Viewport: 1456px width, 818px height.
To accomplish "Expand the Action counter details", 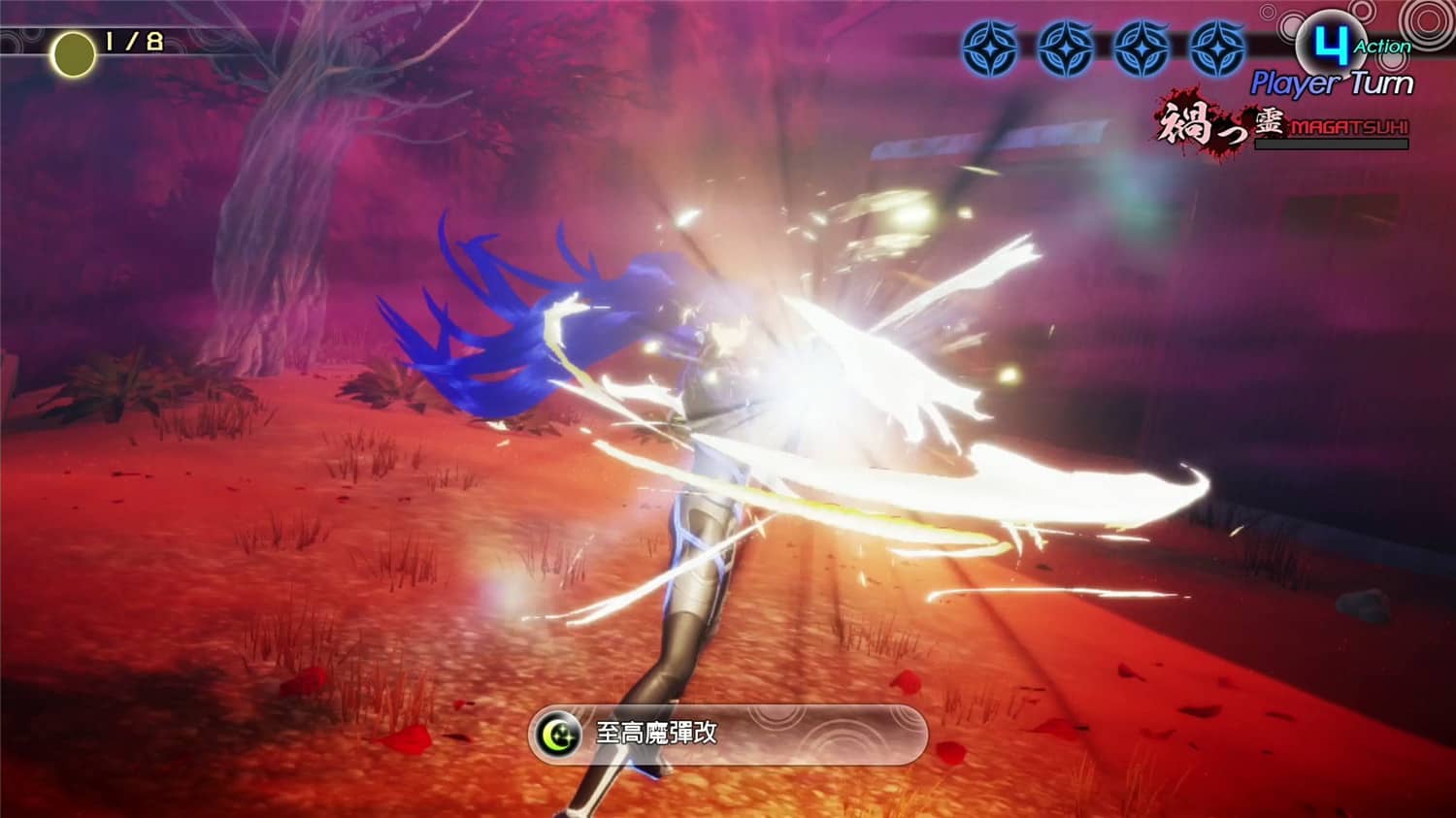I will coord(1383,46).
